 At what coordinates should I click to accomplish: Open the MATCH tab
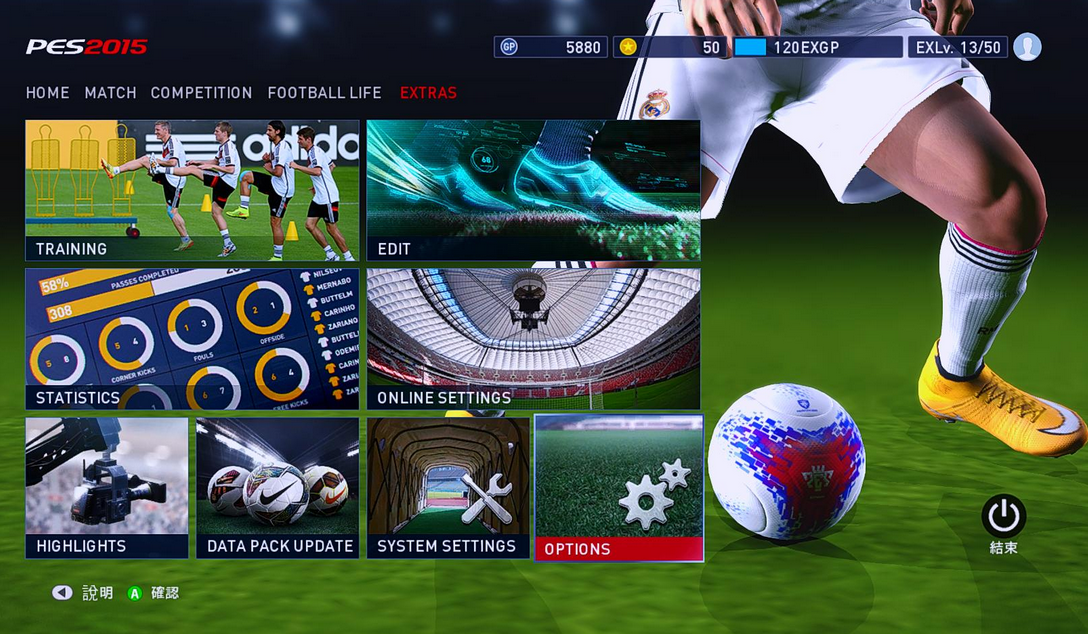coord(110,93)
